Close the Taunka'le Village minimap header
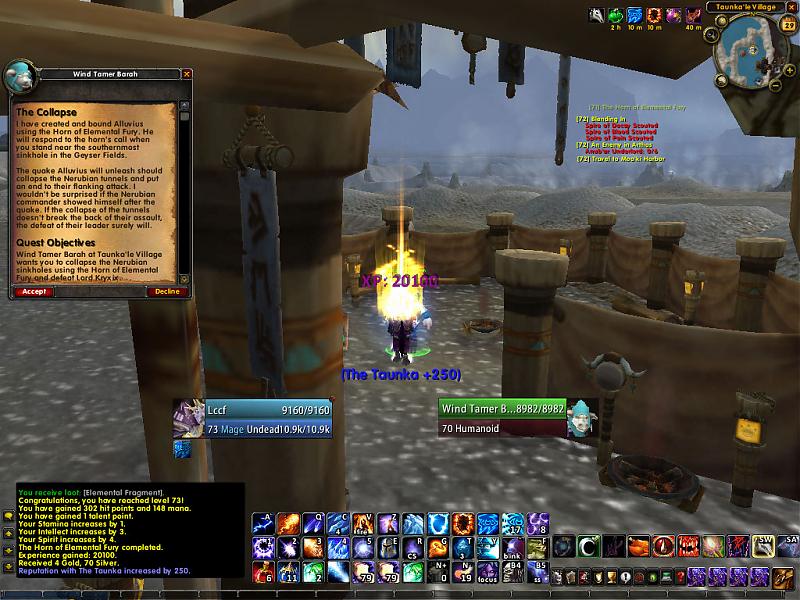This screenshot has height=600, width=800. point(792,7)
